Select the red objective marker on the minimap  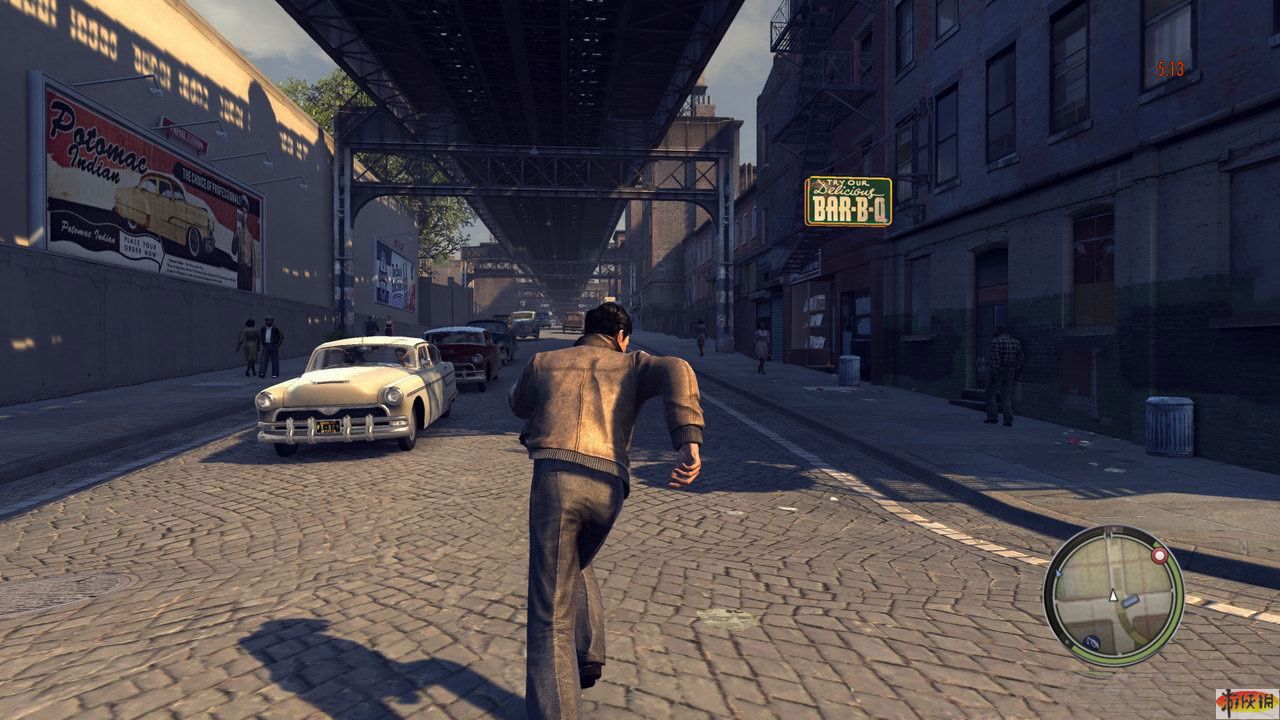click(1159, 553)
